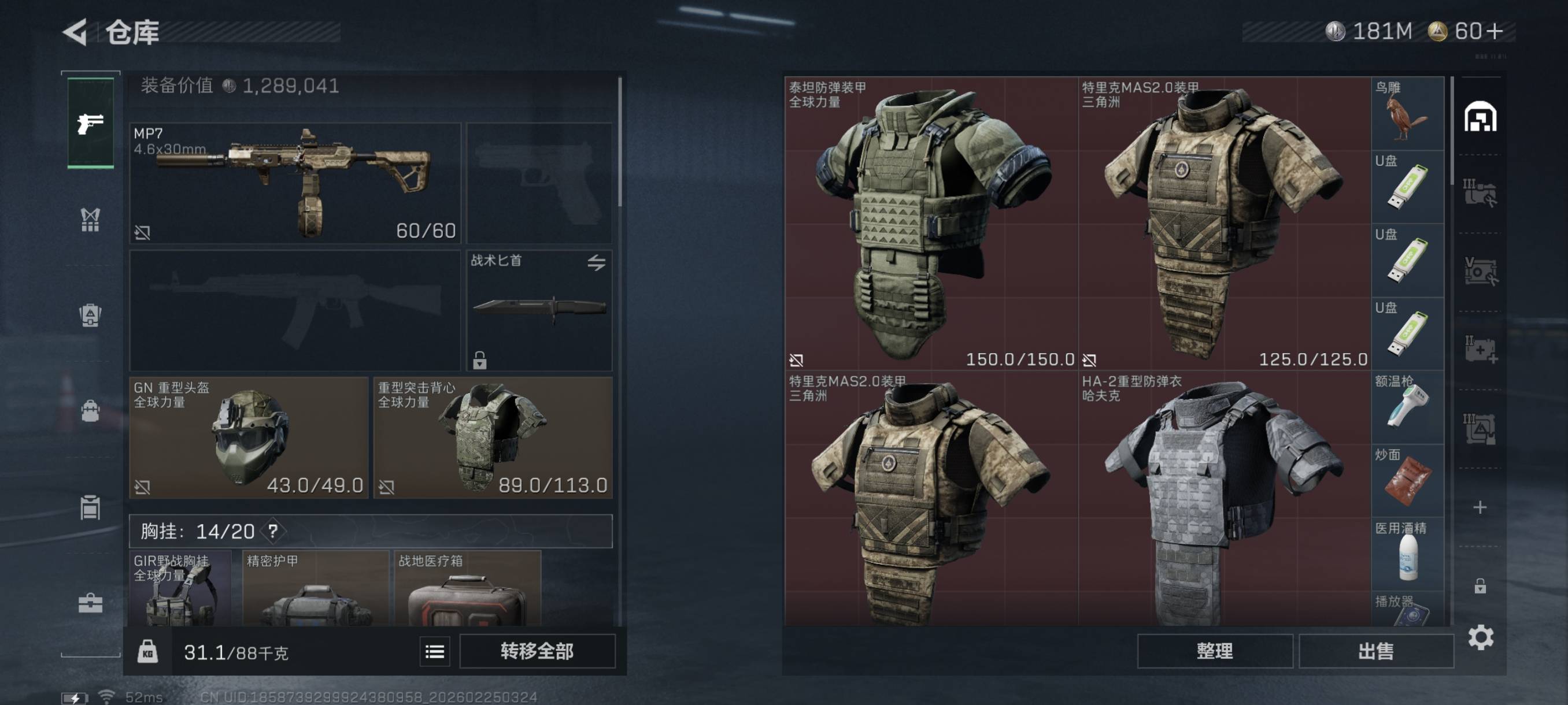Select the GN 重型头盔 helmet slot

tap(249, 437)
